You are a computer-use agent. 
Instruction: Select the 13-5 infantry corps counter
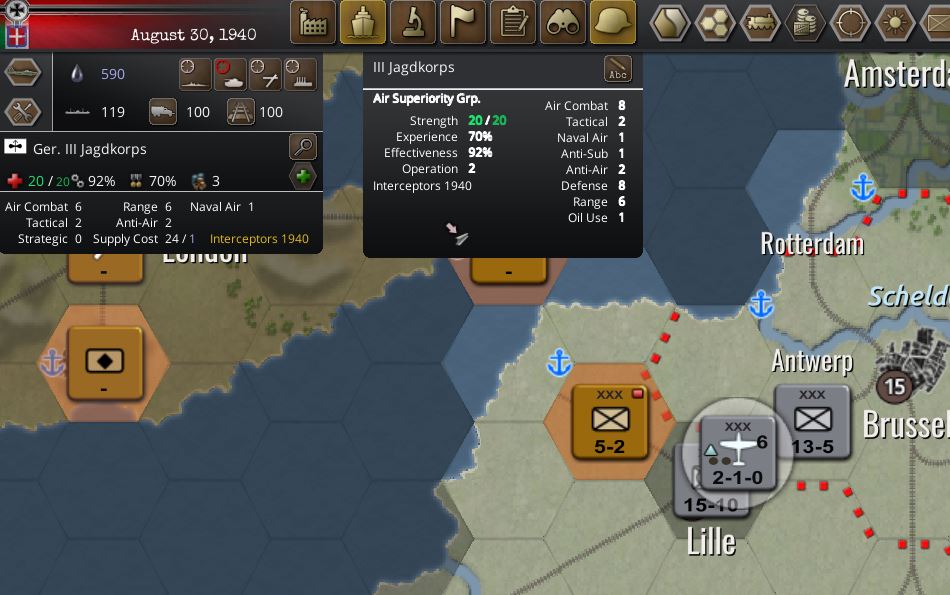coord(812,421)
